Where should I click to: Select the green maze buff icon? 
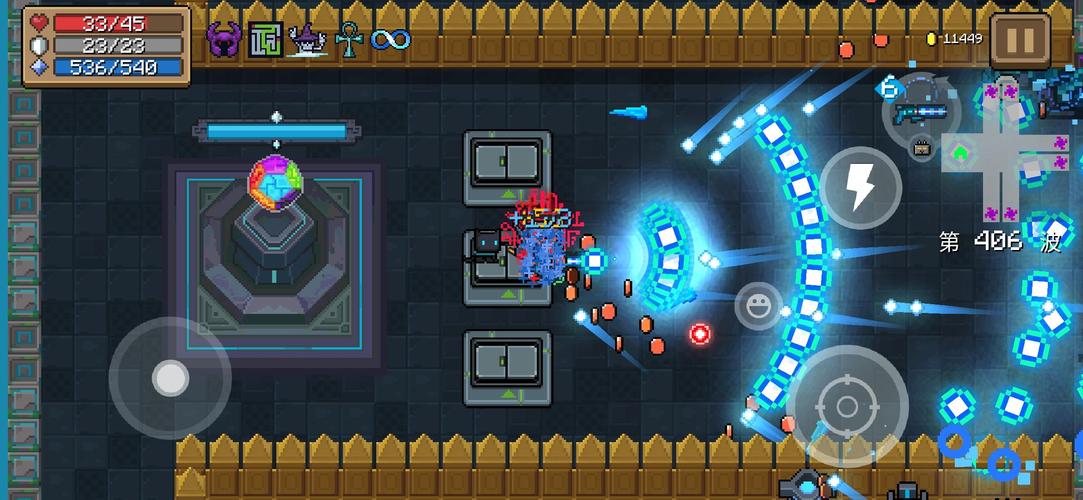pyautogui.click(x=266, y=40)
